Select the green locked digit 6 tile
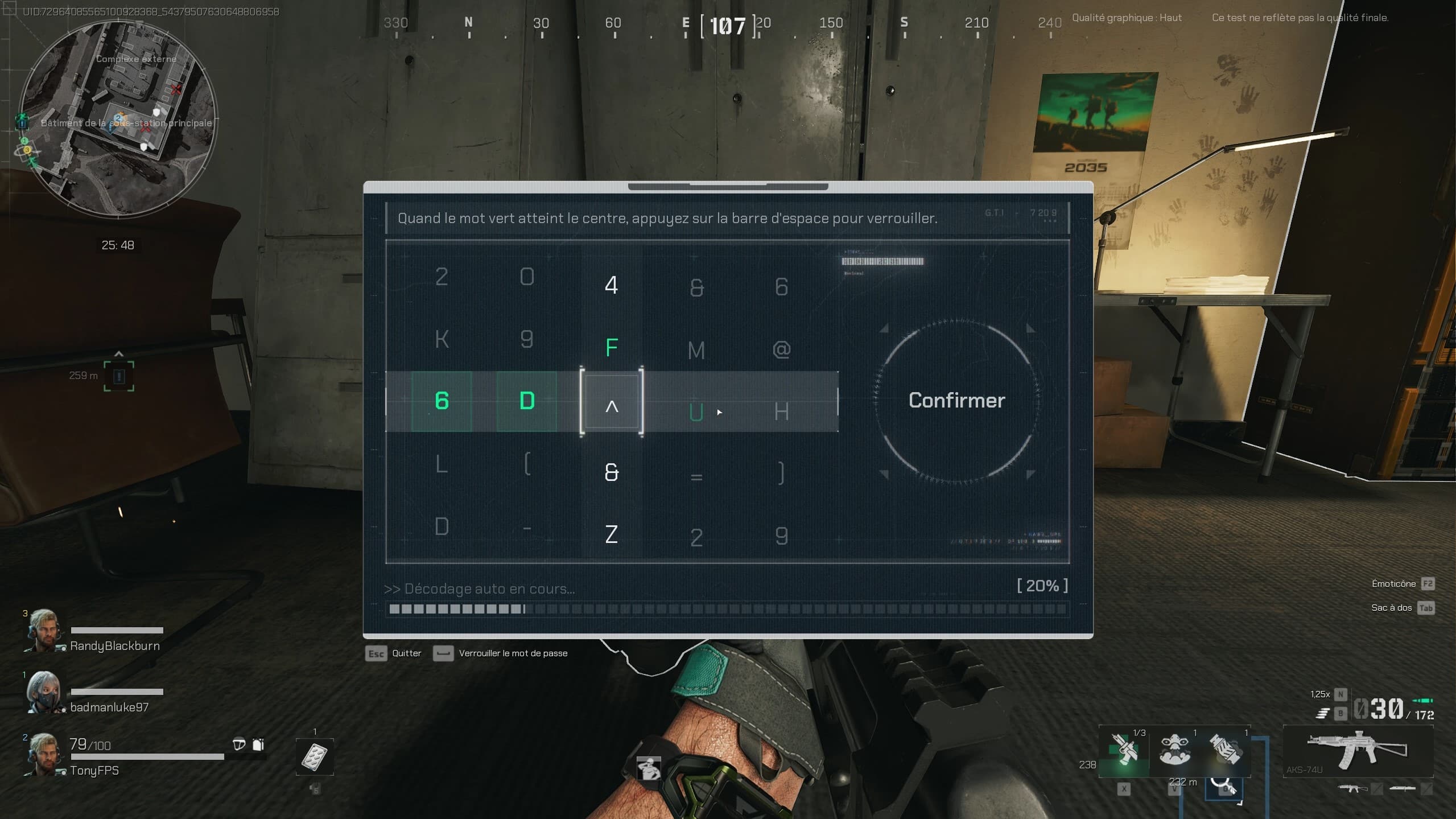The height and width of the screenshot is (819, 1456). tap(442, 401)
